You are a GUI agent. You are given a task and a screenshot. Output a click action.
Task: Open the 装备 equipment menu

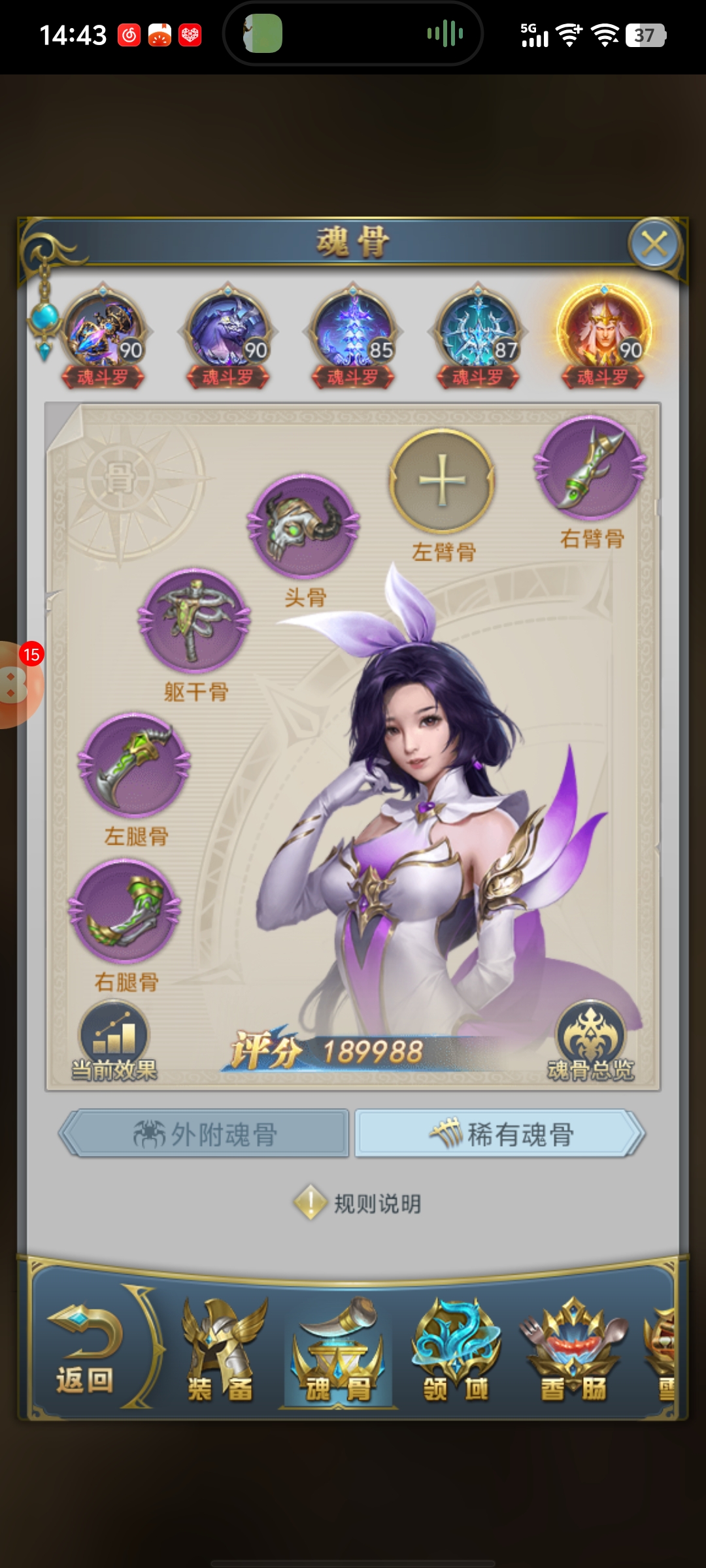(220, 1354)
